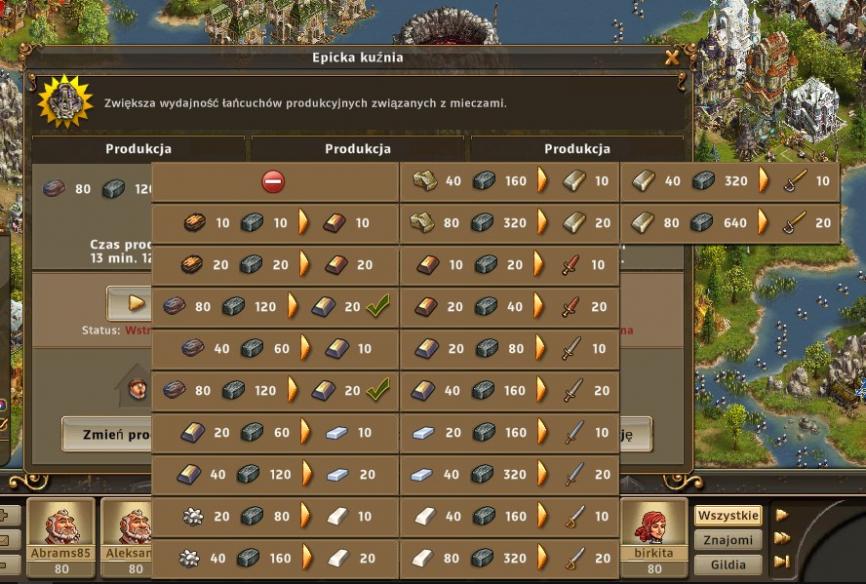
Task: Show the Wszystkie friends list
Action: (727, 516)
